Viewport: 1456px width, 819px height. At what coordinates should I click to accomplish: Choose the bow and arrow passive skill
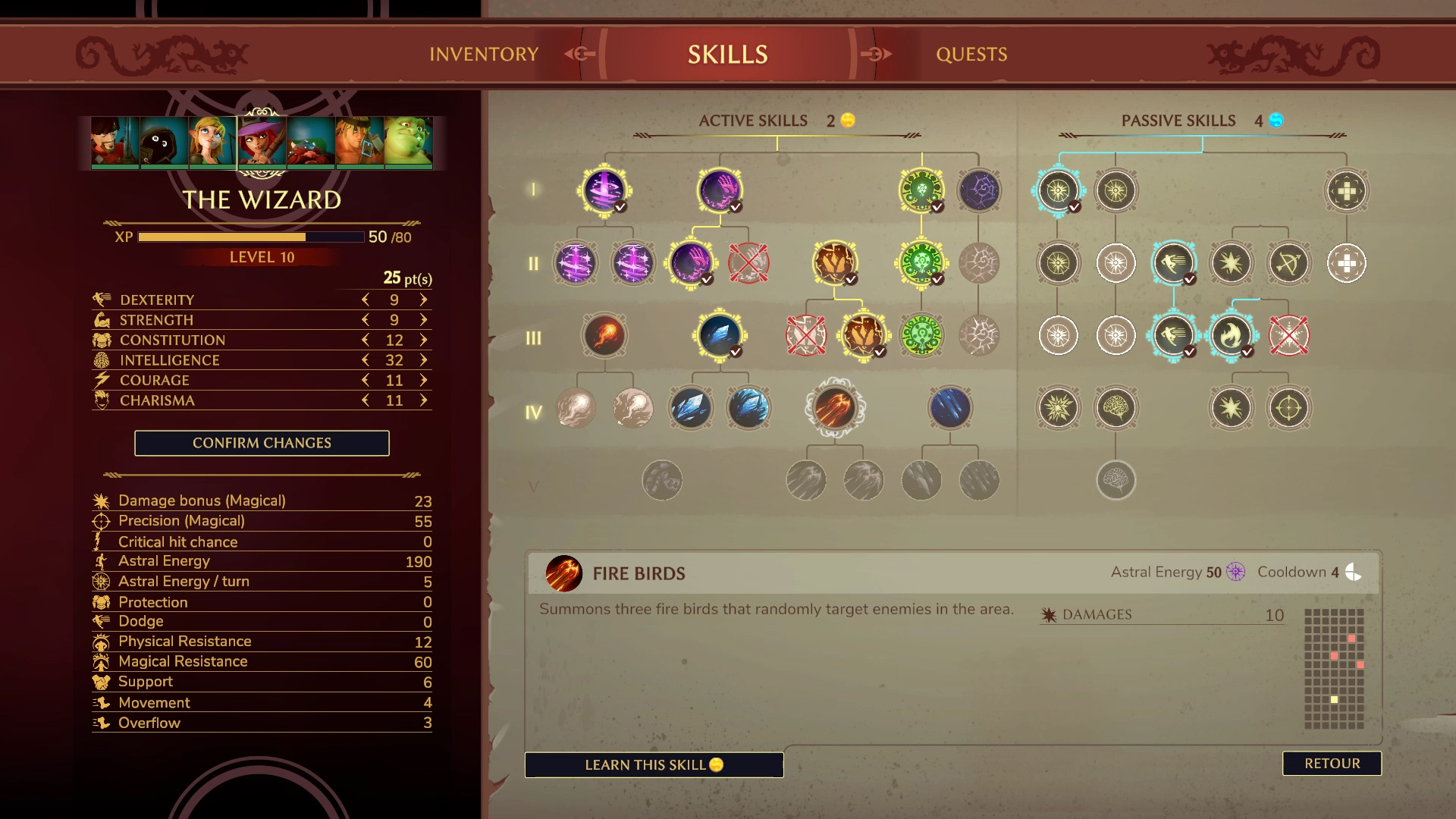click(1288, 263)
